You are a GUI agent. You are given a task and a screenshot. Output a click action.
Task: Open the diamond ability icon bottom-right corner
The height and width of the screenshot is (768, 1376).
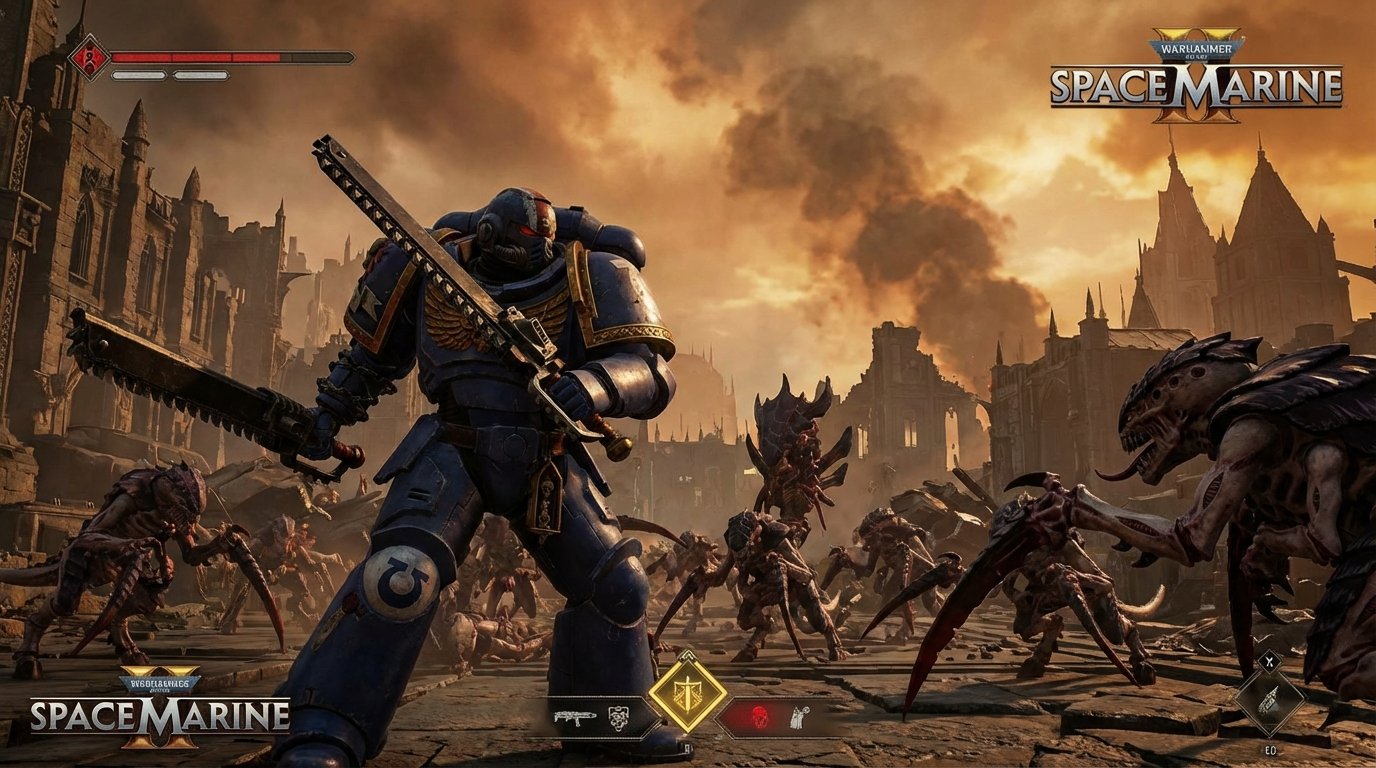pos(1273,703)
